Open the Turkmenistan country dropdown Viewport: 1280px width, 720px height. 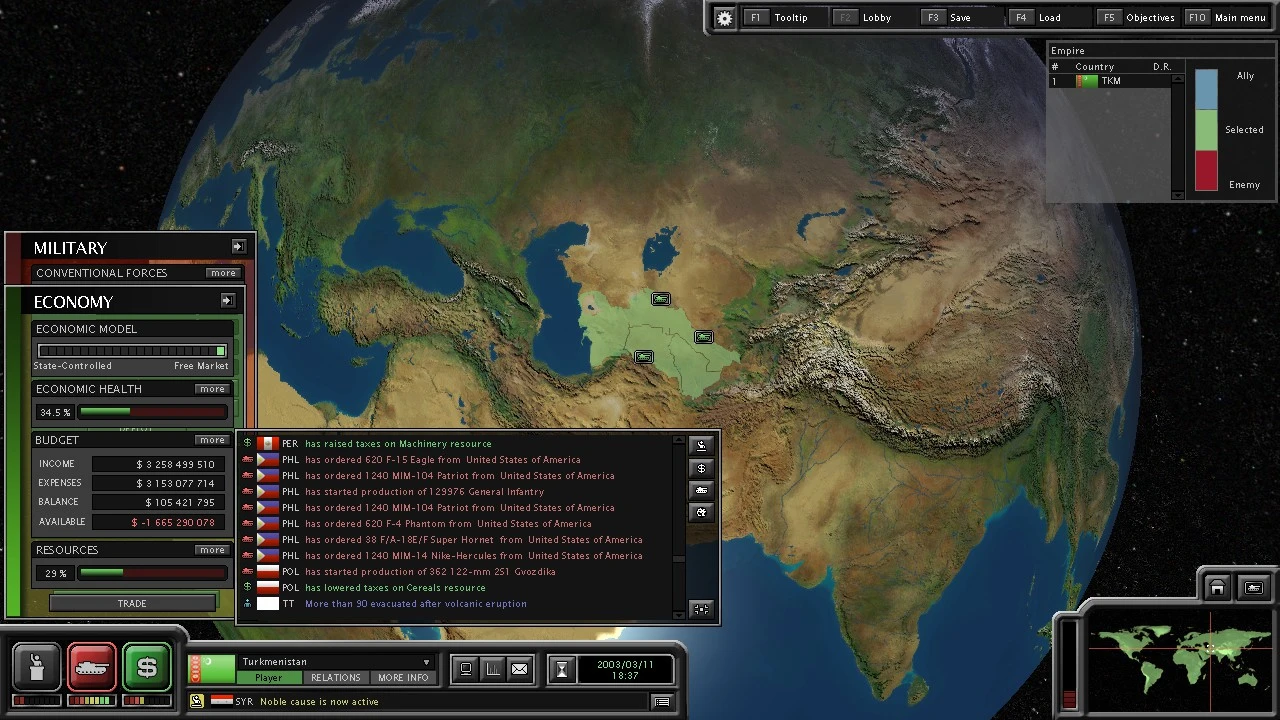(x=426, y=661)
